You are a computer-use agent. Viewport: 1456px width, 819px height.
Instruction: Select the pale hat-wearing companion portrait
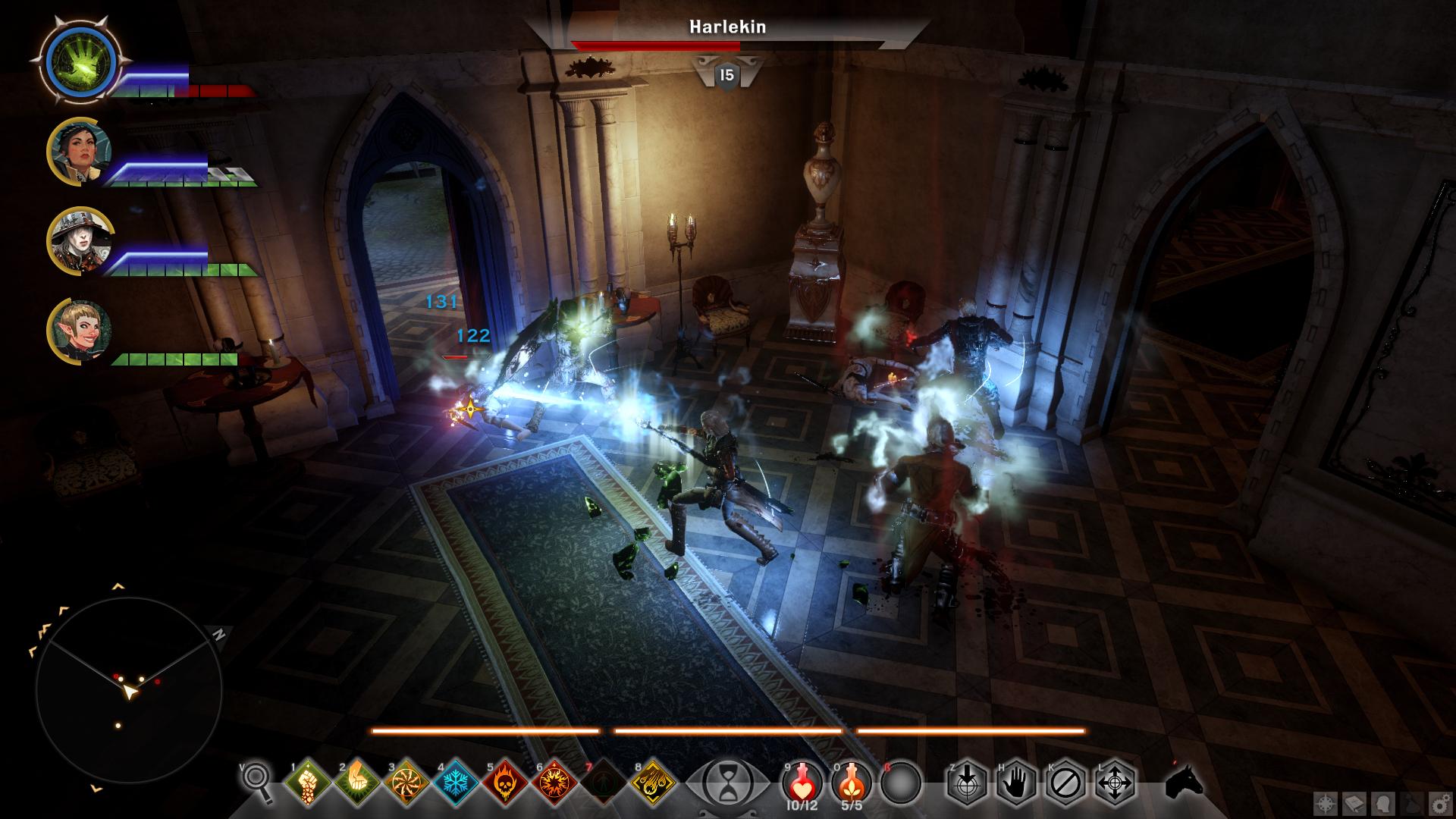point(79,242)
